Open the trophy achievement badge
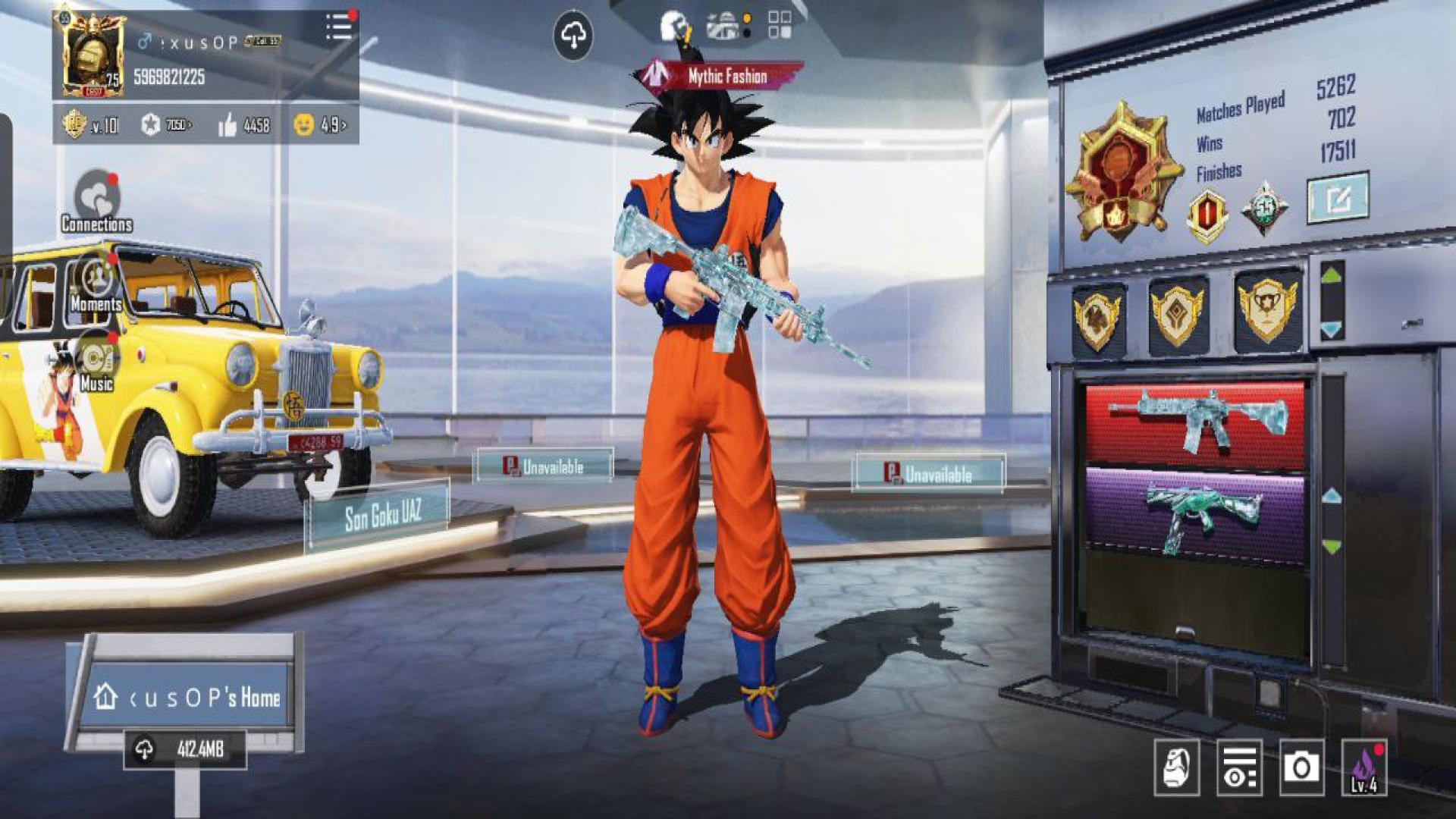 1267,309
